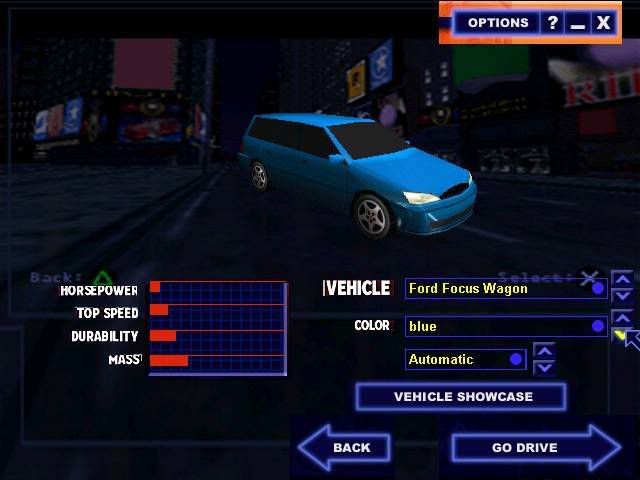This screenshot has height=480, width=640.
Task: Switch to the previous vehicle with up arrow
Action: point(622,280)
